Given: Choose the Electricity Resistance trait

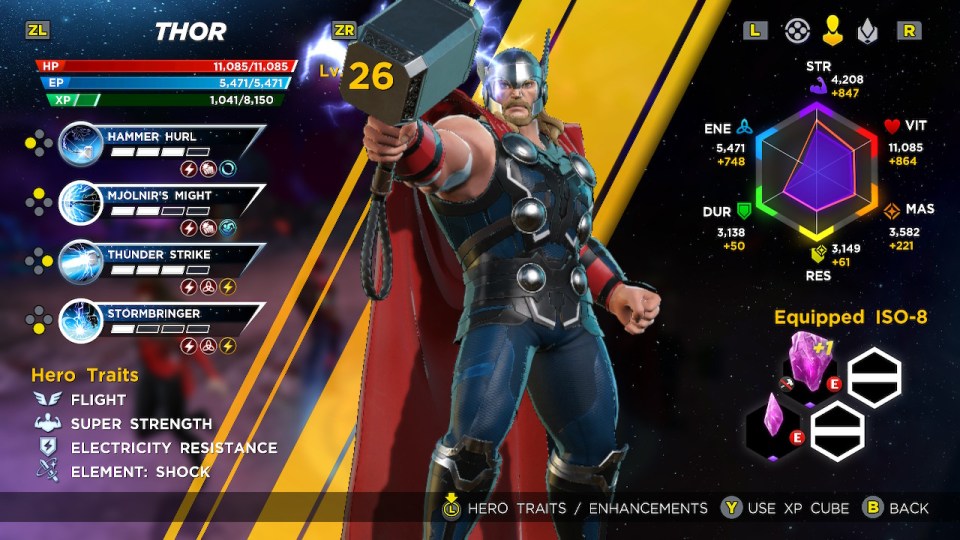Looking at the screenshot, I should 173,448.
